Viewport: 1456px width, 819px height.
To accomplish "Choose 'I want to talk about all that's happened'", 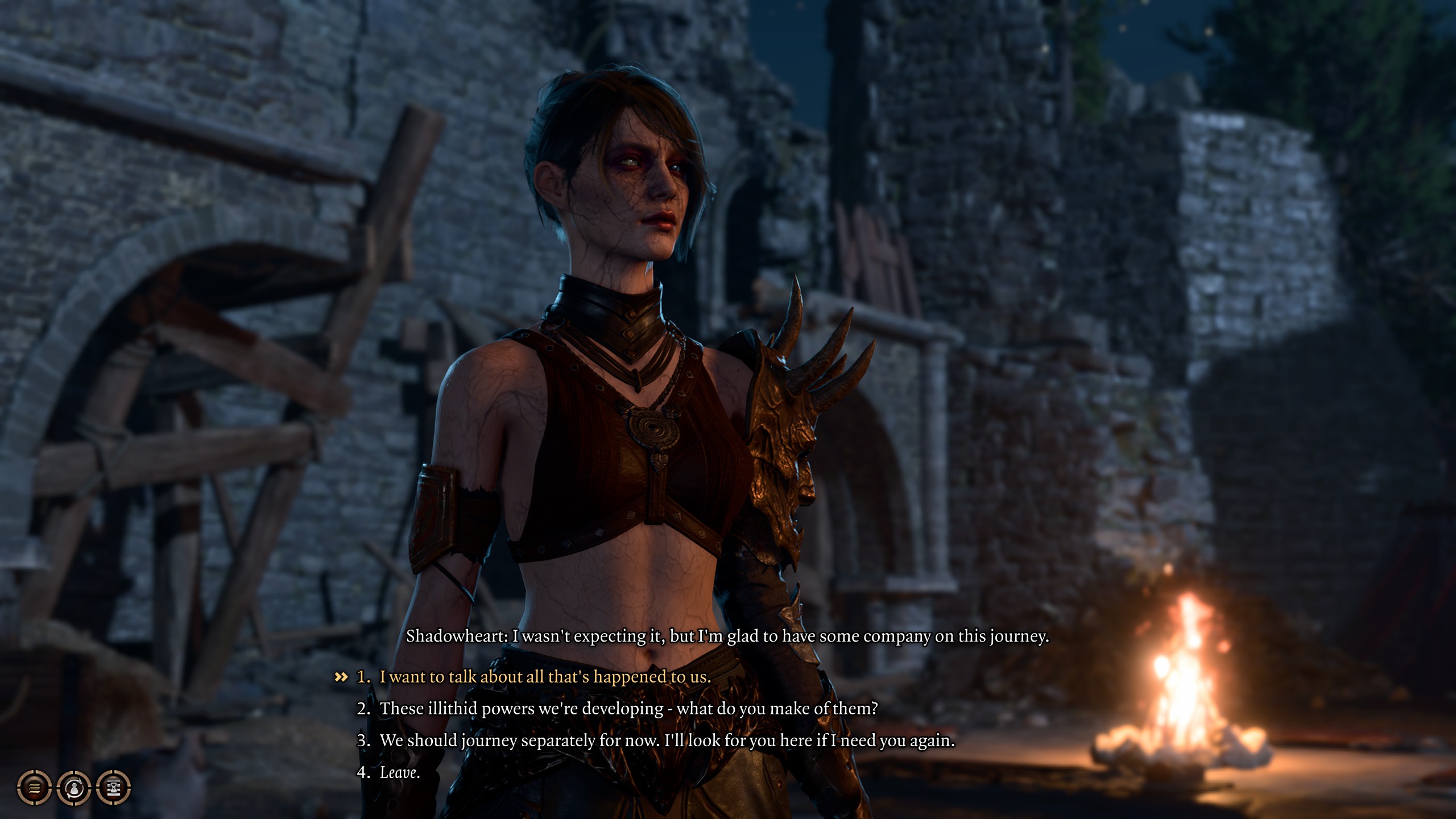I will click(545, 677).
